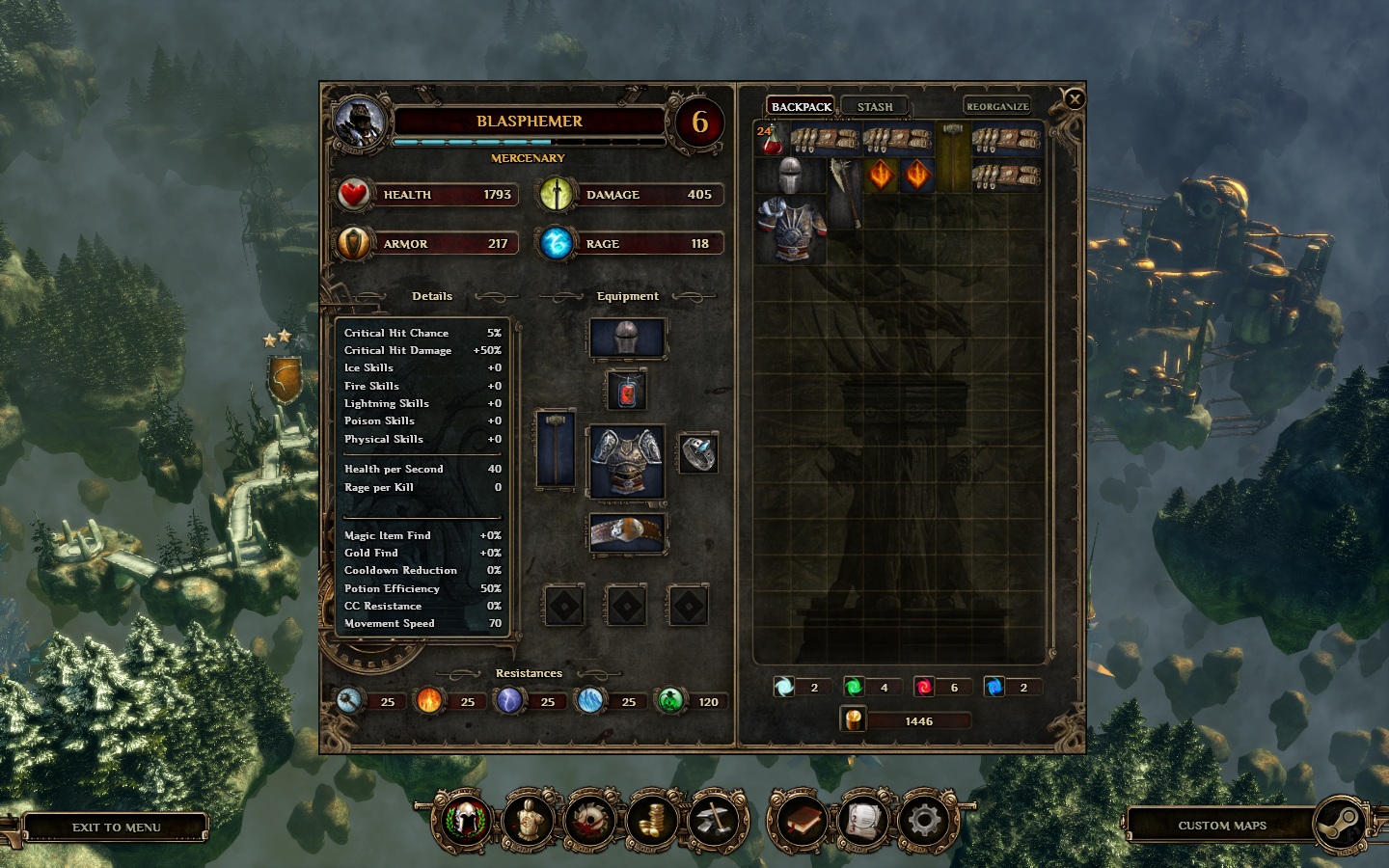Click the equipped helmet slot
The width and height of the screenshot is (1389, 868).
[627, 339]
